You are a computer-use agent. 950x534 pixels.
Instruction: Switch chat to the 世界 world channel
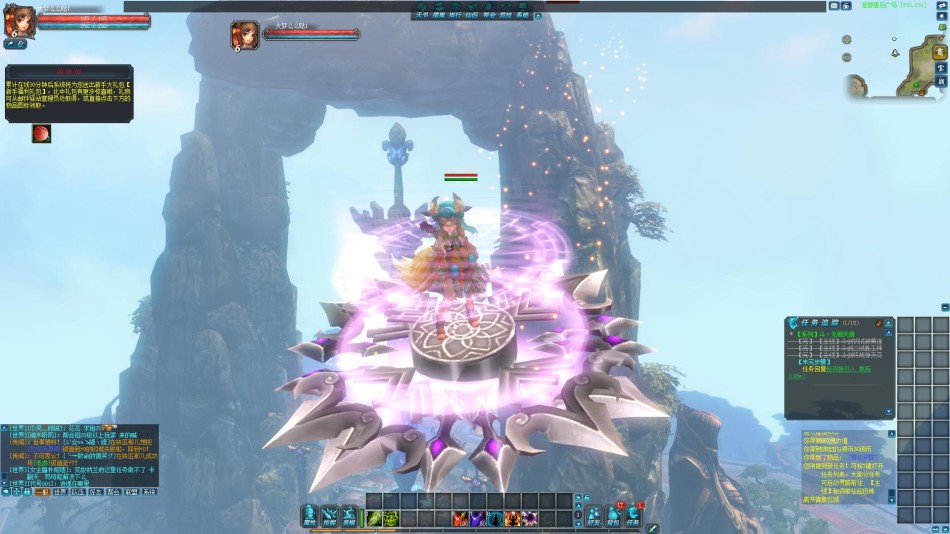pyautogui.click(x=61, y=492)
